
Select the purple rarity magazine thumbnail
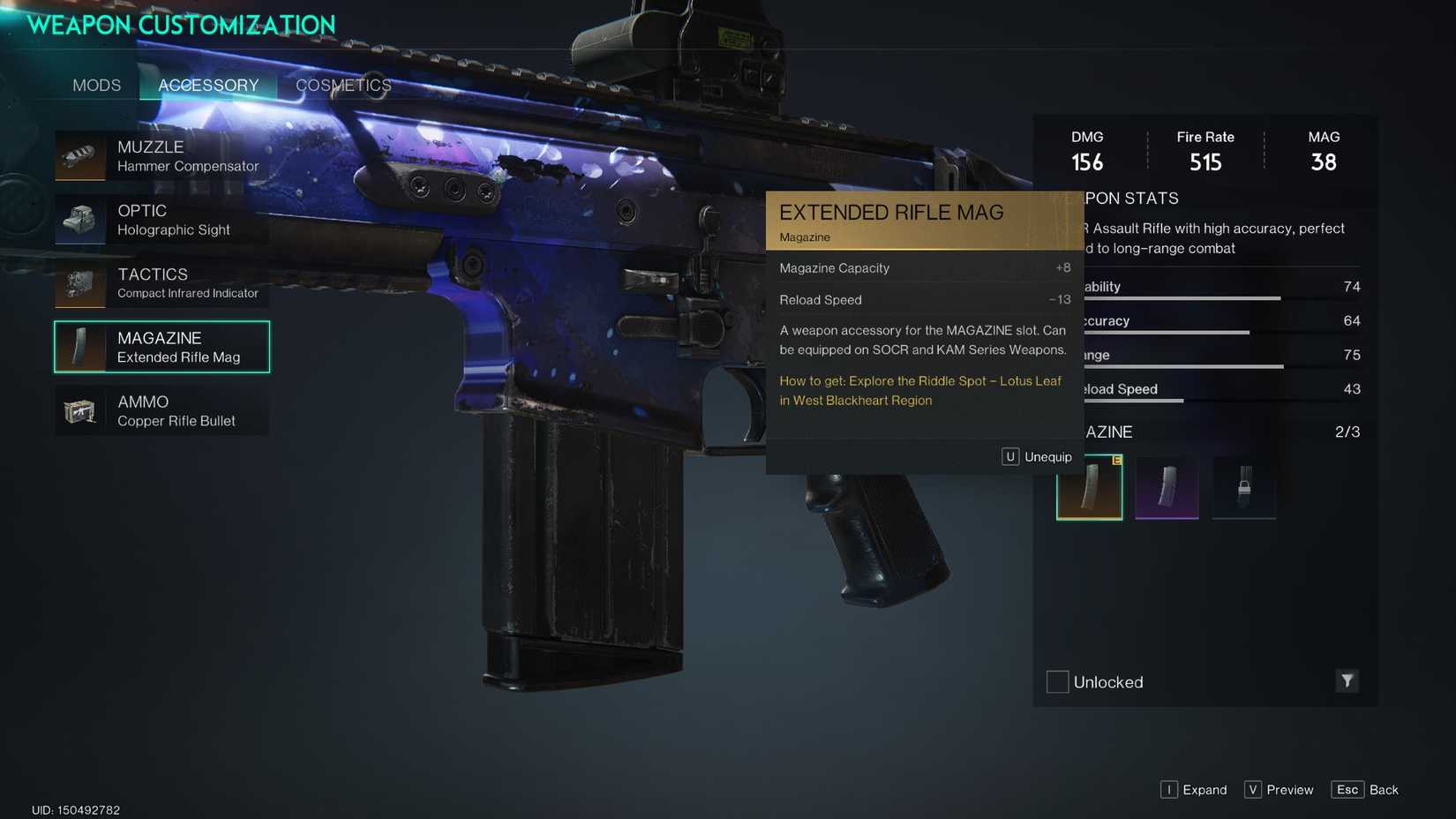(1167, 486)
